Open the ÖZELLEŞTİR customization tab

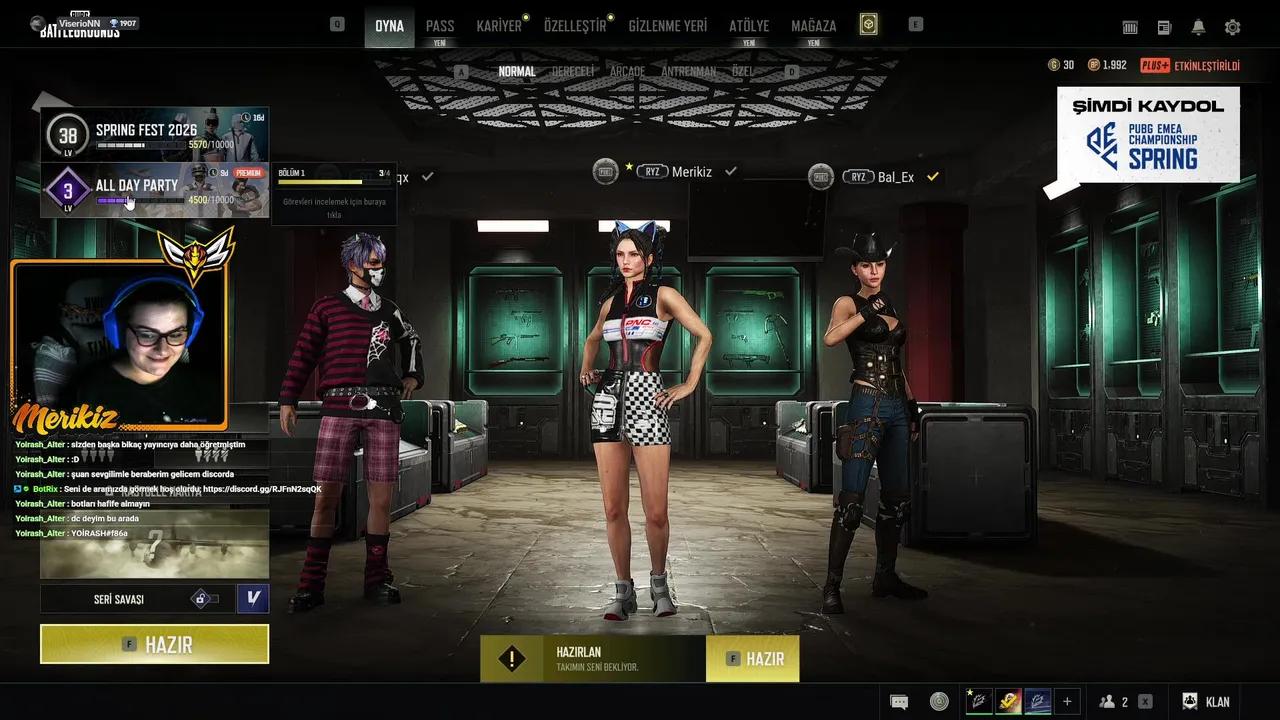click(x=575, y=26)
